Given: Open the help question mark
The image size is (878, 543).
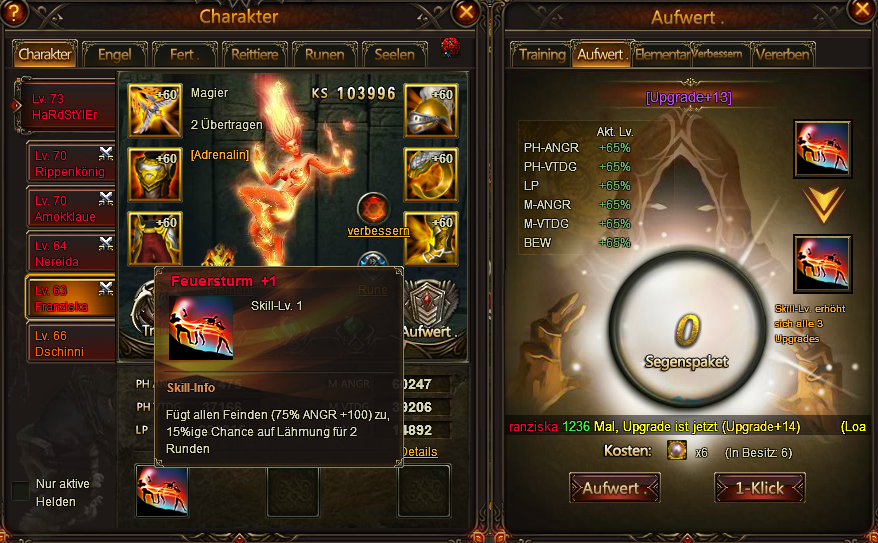Looking at the screenshot, I should pos(14,11).
